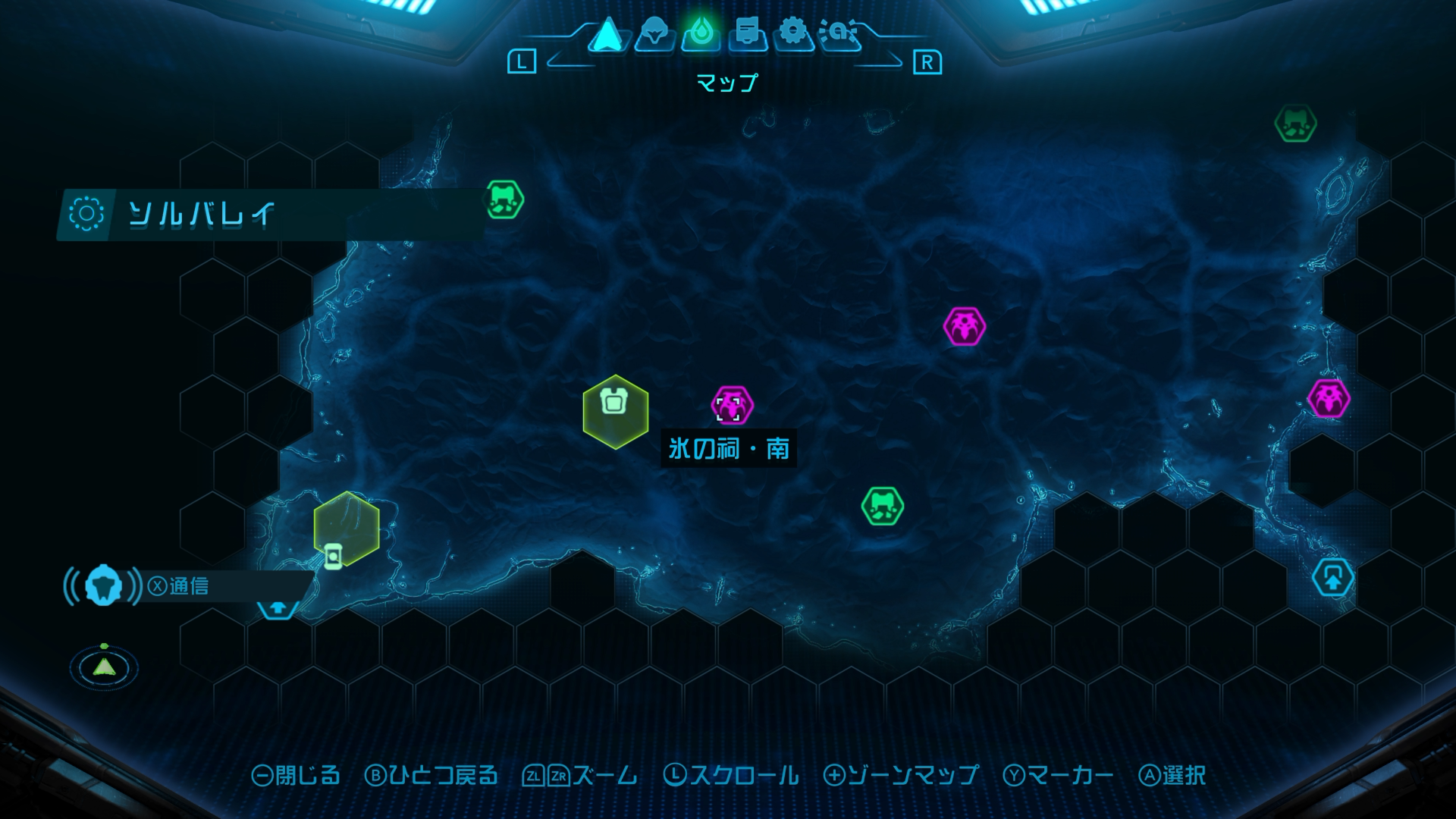1456x819 pixels.
Task: Open the 通信 communication helmet icon
Action: (103, 585)
